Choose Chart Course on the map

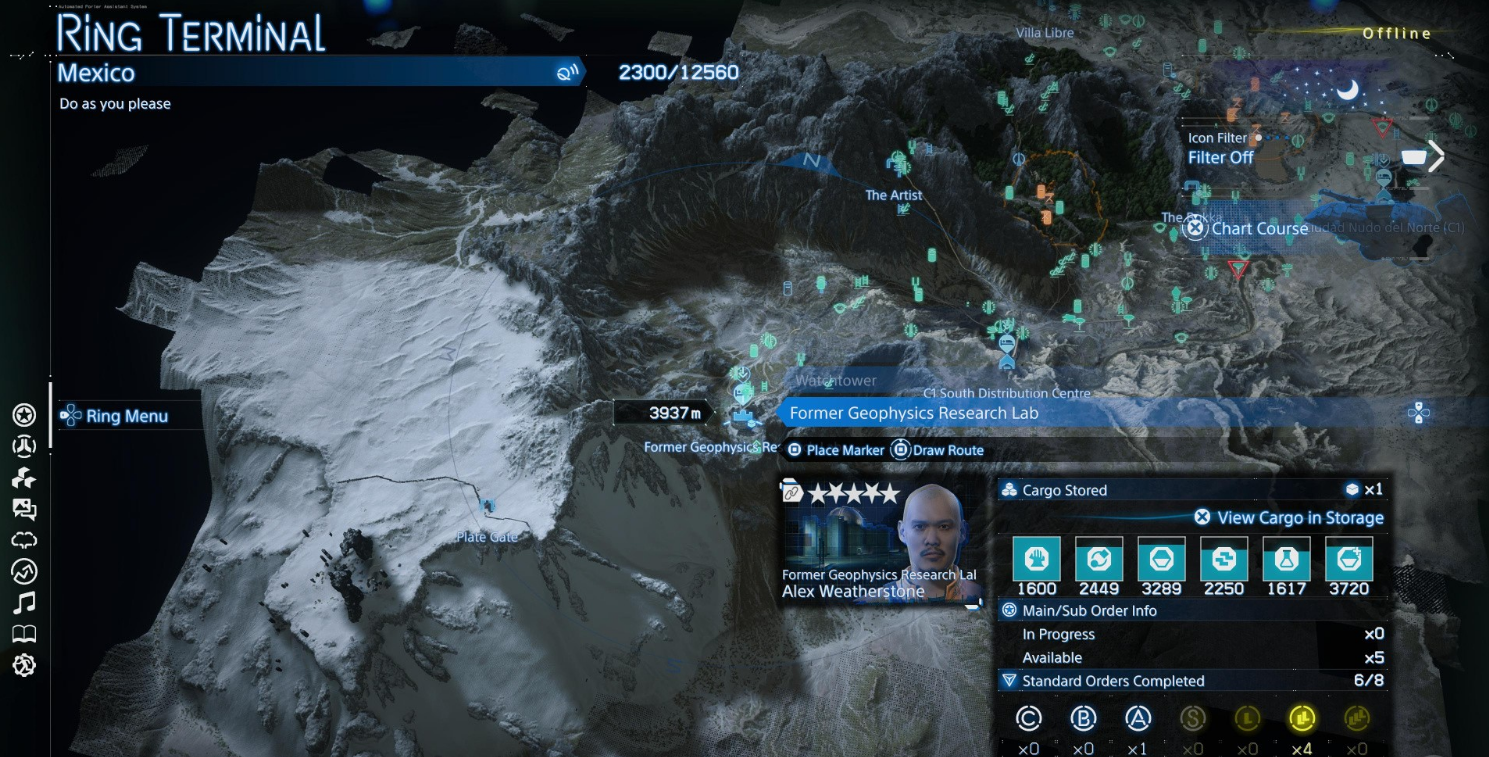[1248, 229]
